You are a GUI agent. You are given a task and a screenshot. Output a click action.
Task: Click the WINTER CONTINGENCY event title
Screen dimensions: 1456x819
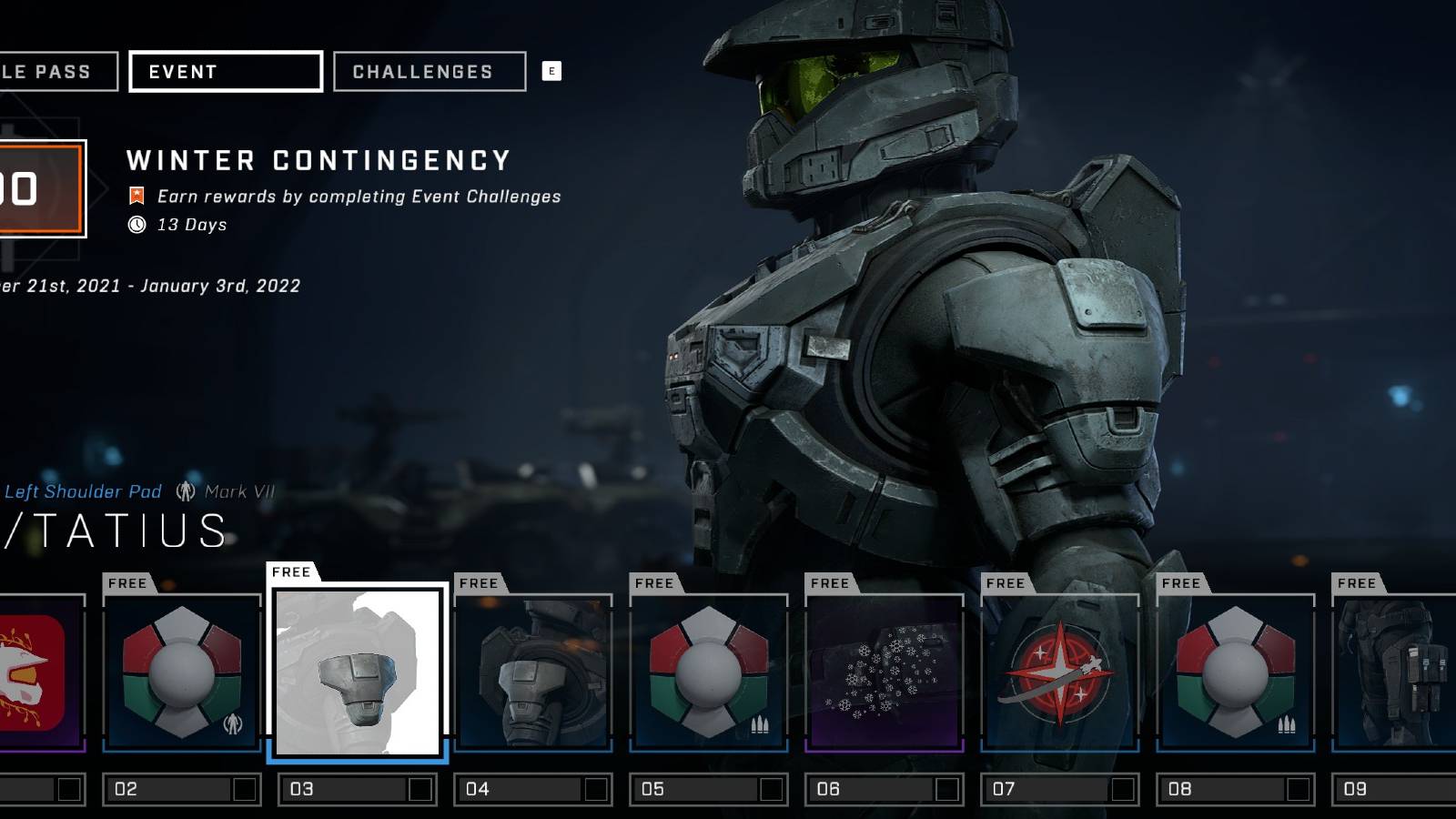tap(318, 161)
